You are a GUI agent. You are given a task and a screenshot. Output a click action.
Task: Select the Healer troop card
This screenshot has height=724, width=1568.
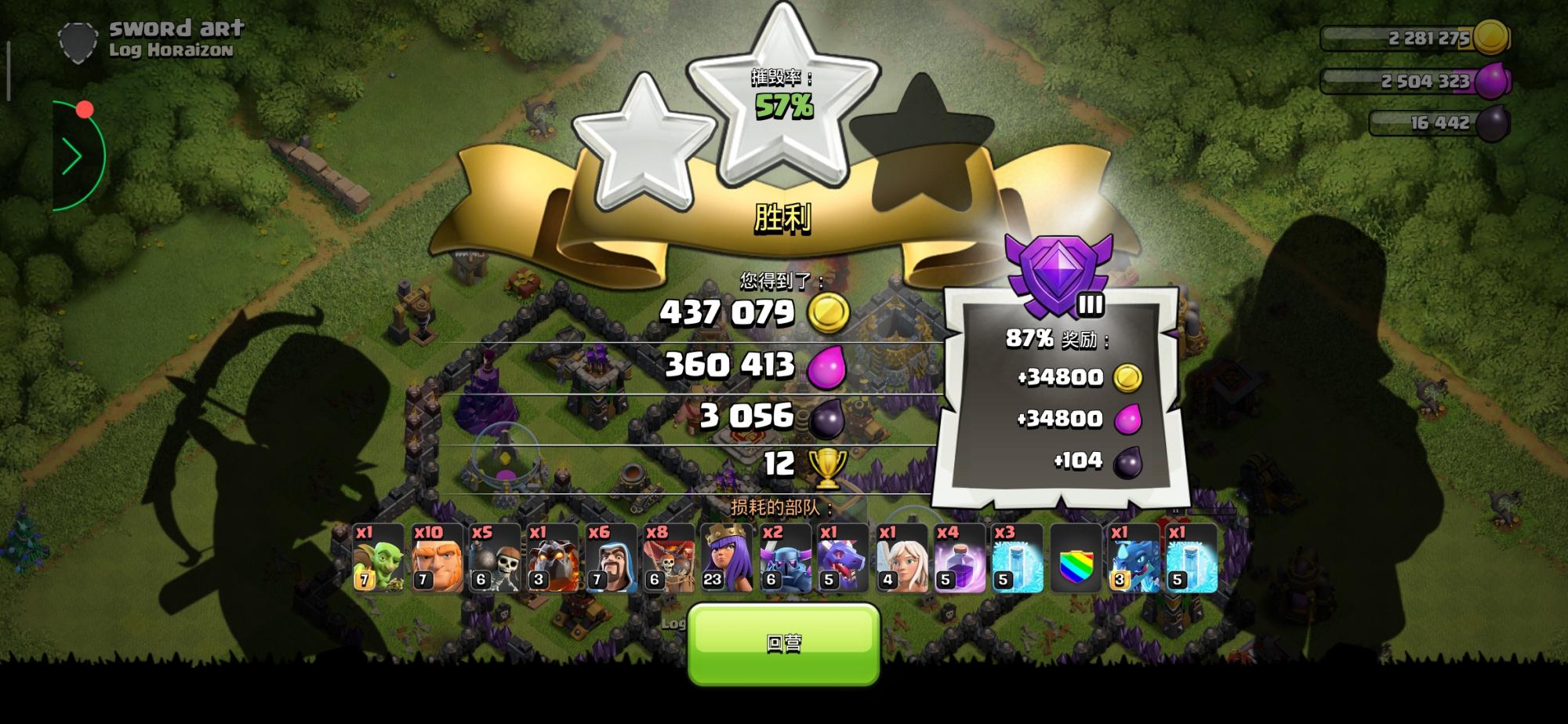[901, 558]
